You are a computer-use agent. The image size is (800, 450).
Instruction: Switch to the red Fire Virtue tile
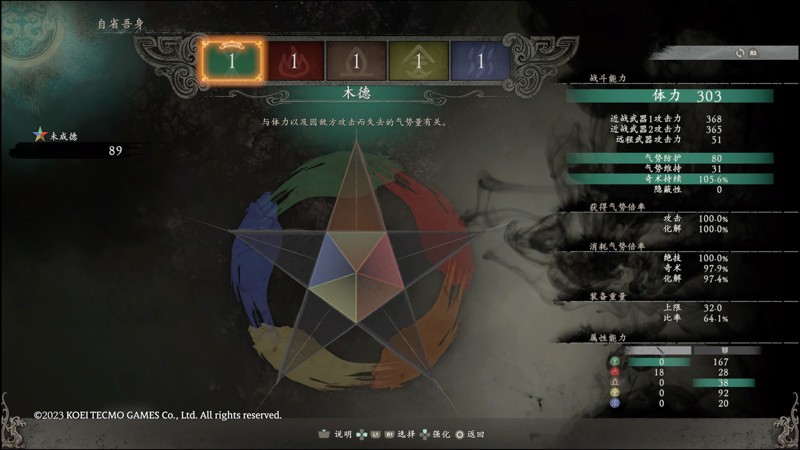pyautogui.click(x=294, y=61)
